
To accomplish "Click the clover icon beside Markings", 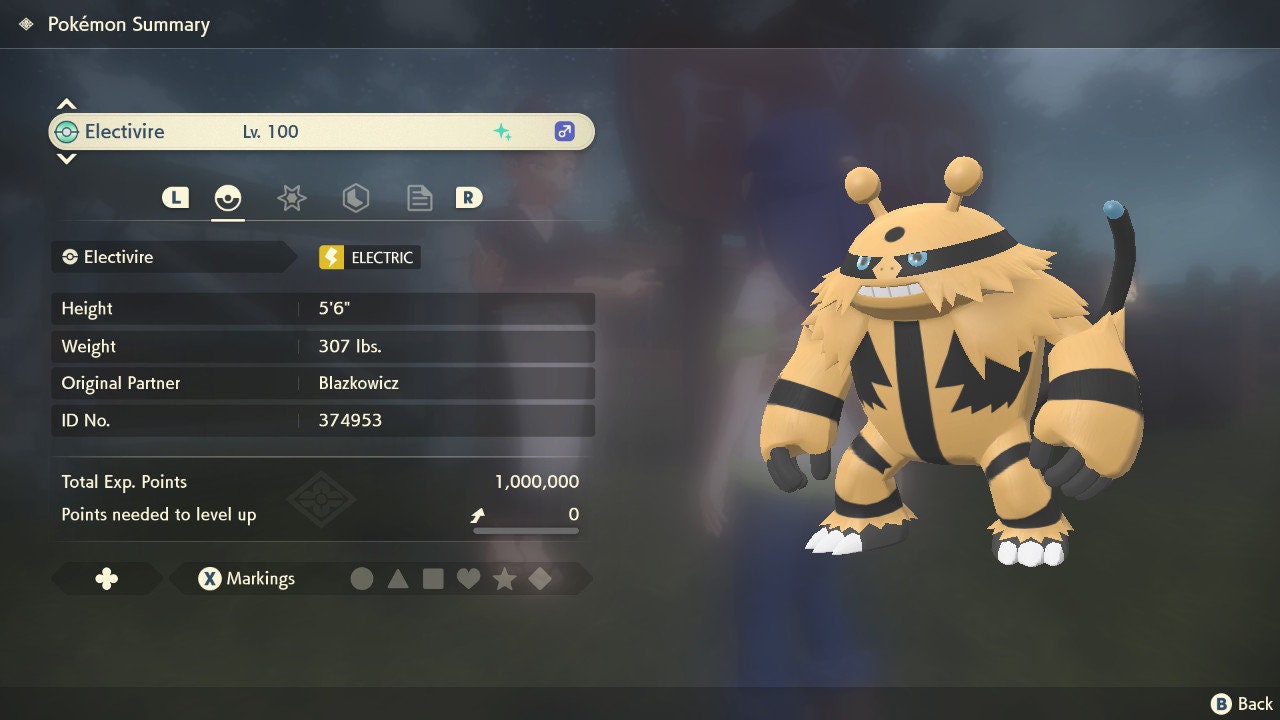I will pyautogui.click(x=106, y=579).
